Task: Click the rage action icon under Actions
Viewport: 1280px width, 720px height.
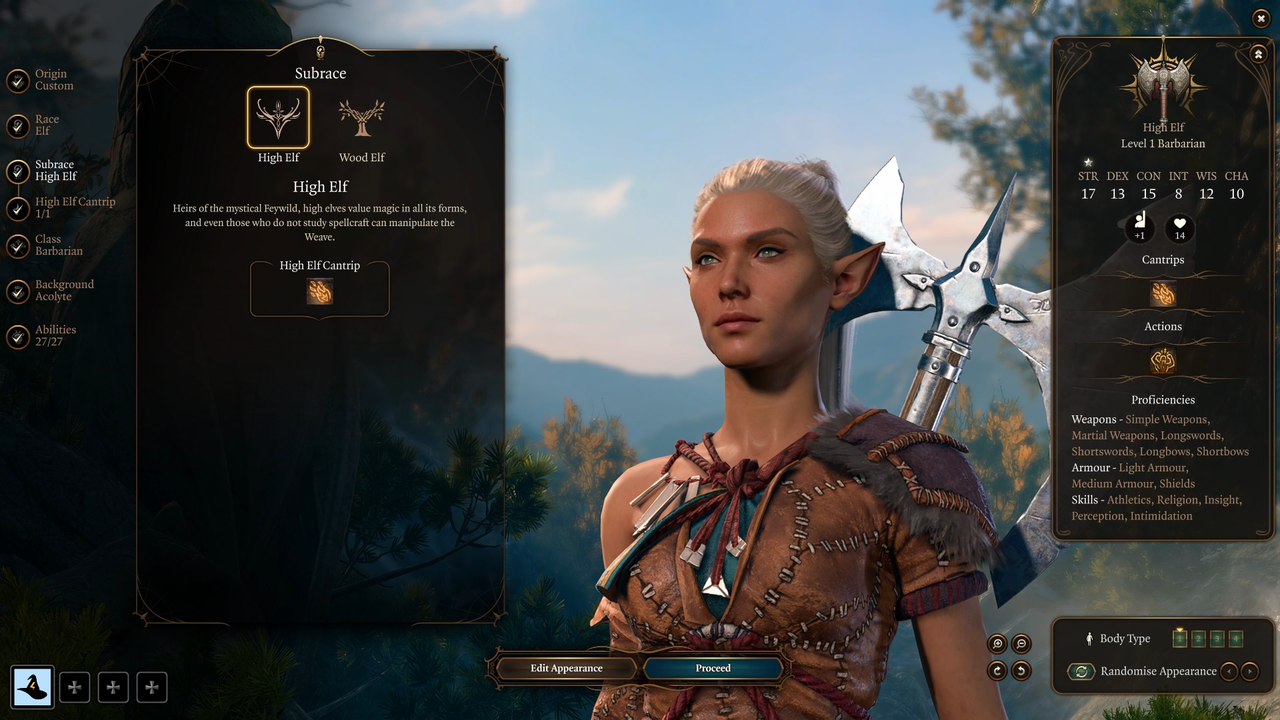Action: [x=1162, y=361]
